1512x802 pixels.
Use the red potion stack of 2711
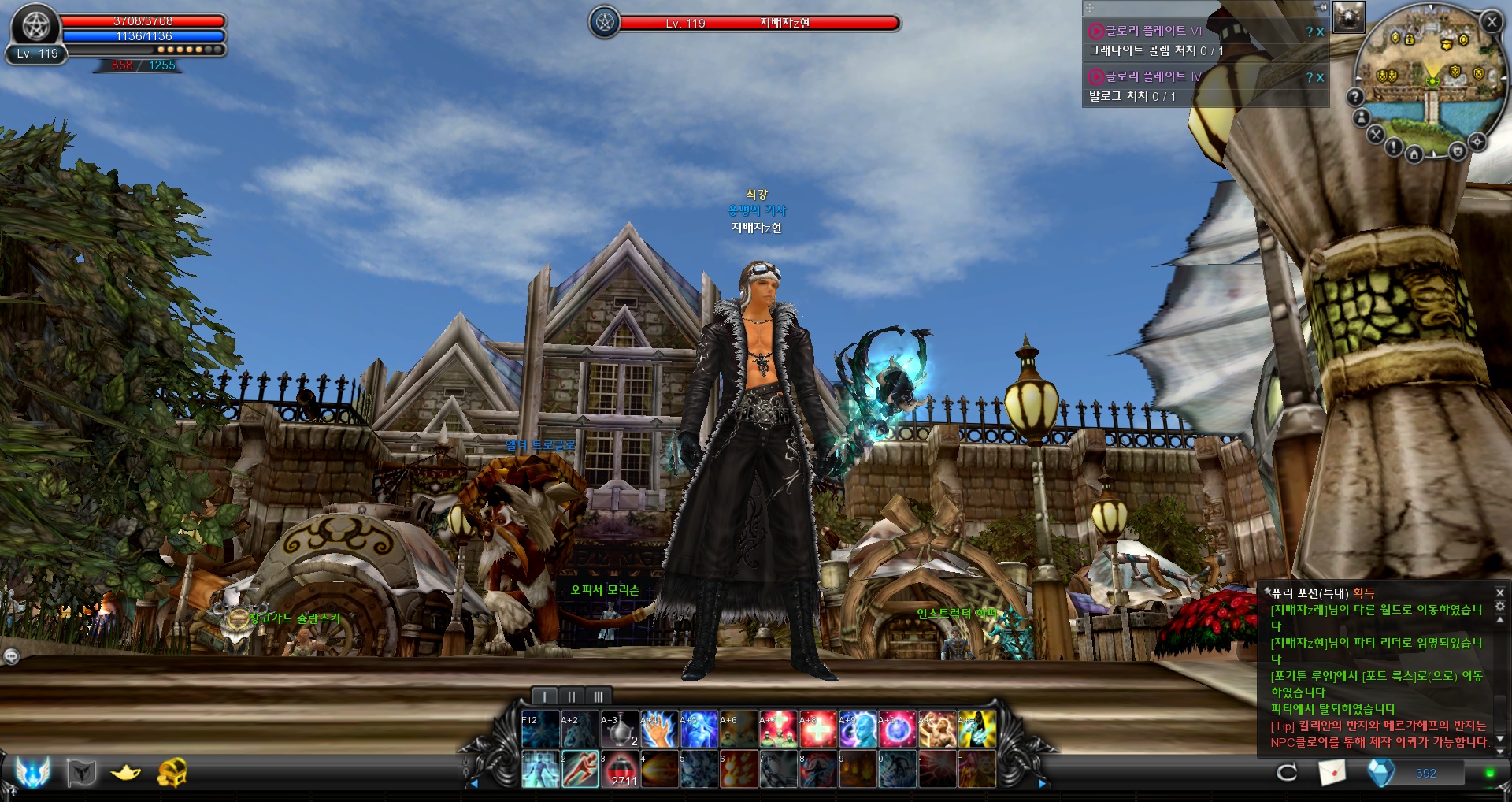[621, 769]
